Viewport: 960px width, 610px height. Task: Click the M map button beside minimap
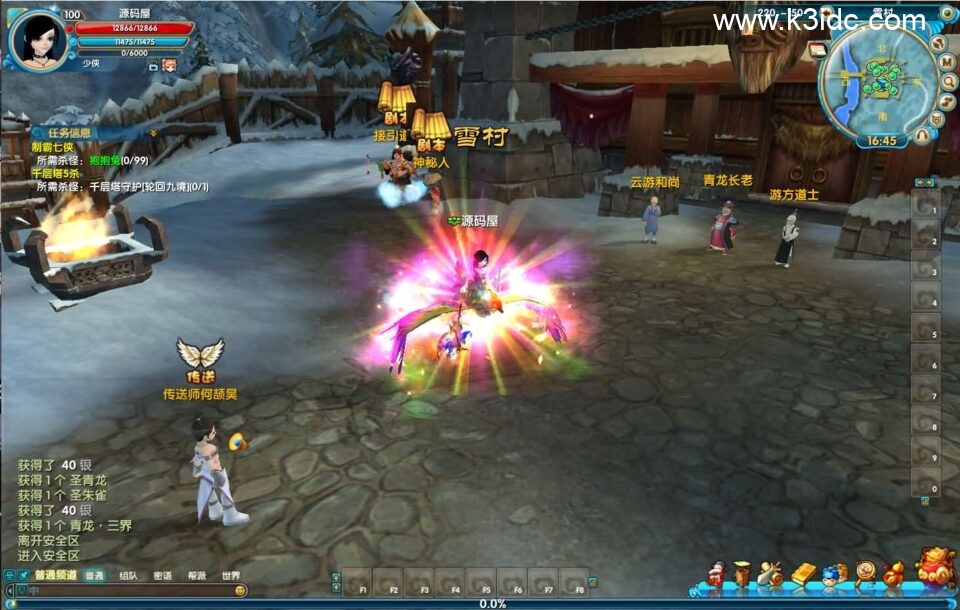pyautogui.click(x=947, y=61)
